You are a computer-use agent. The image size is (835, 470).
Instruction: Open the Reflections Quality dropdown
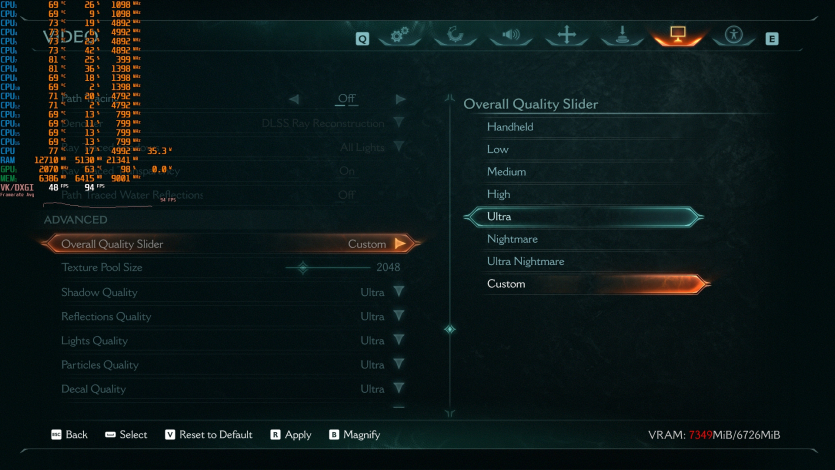398,316
